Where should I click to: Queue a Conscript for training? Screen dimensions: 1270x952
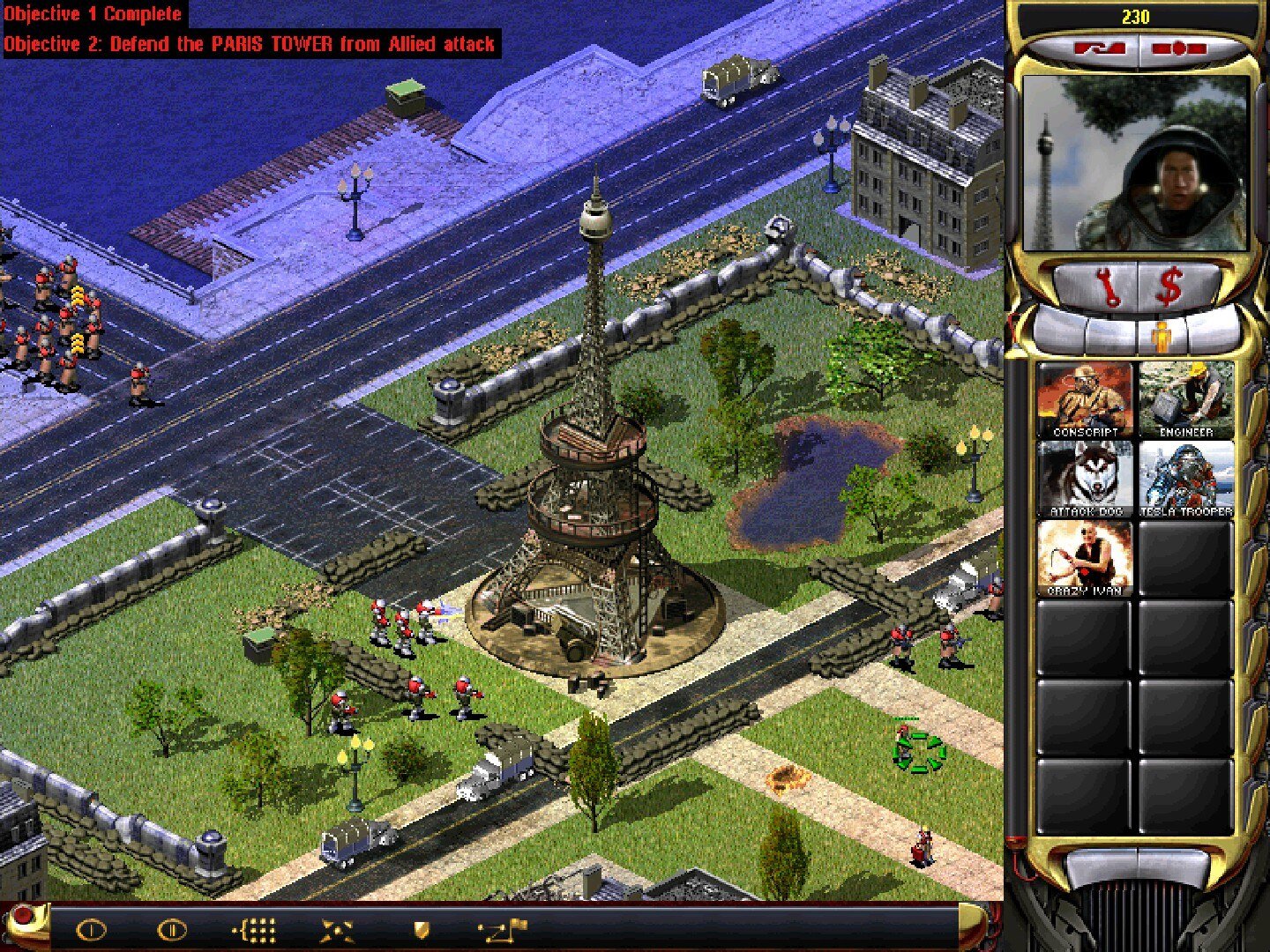click(1085, 399)
